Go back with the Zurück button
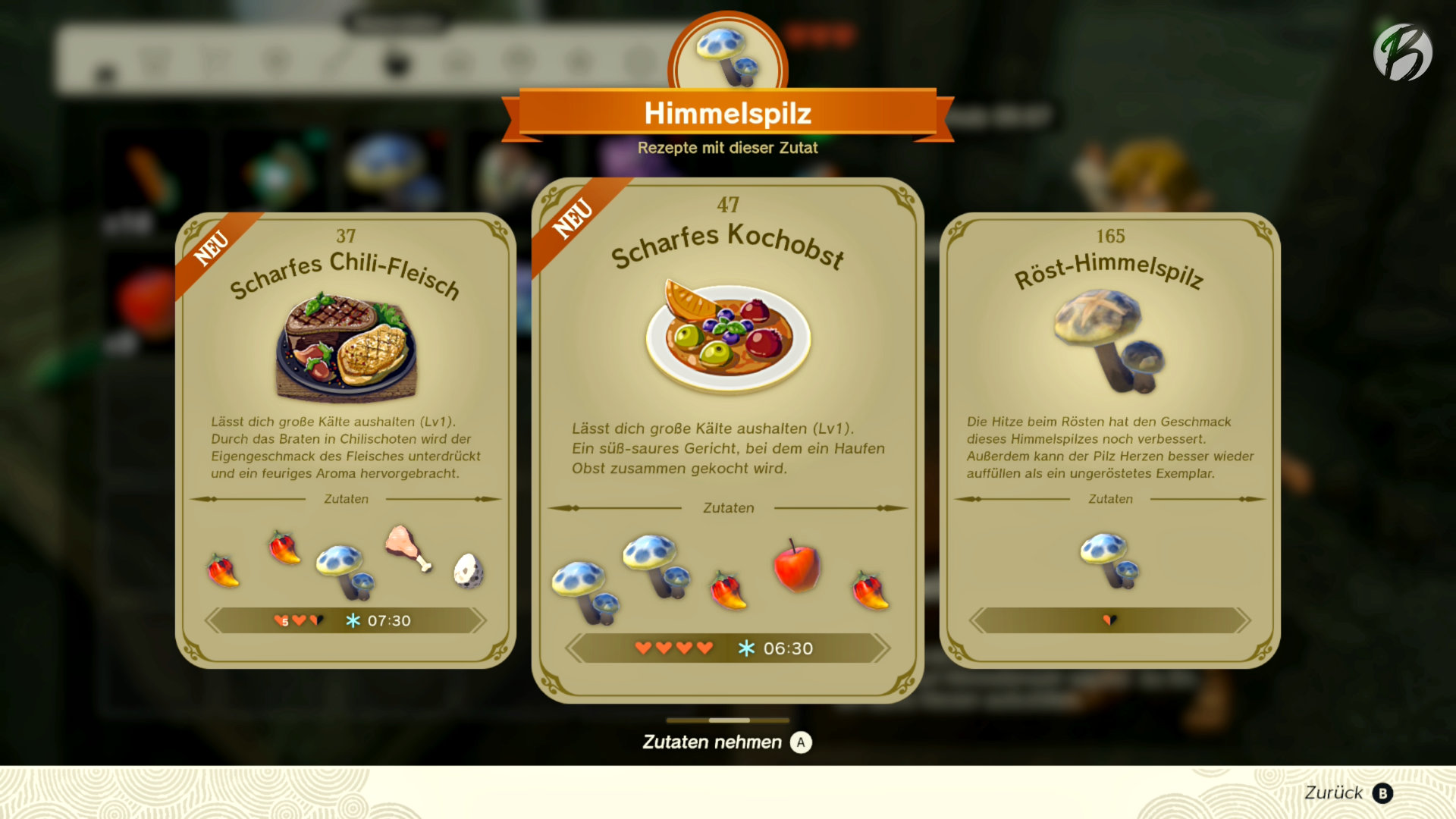This screenshot has width=1456, height=819. point(1348,793)
